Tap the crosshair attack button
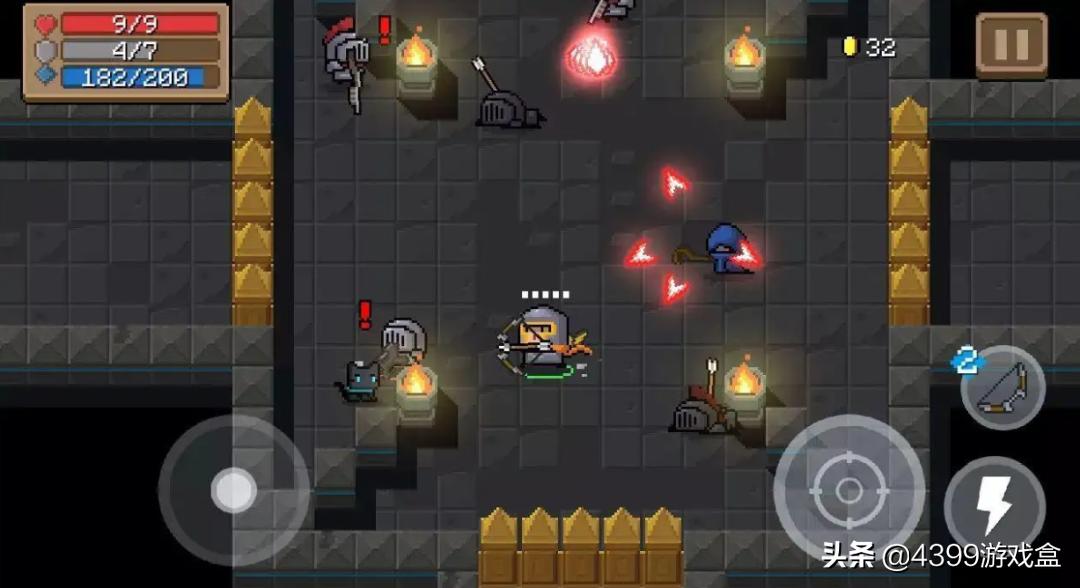 coord(848,490)
